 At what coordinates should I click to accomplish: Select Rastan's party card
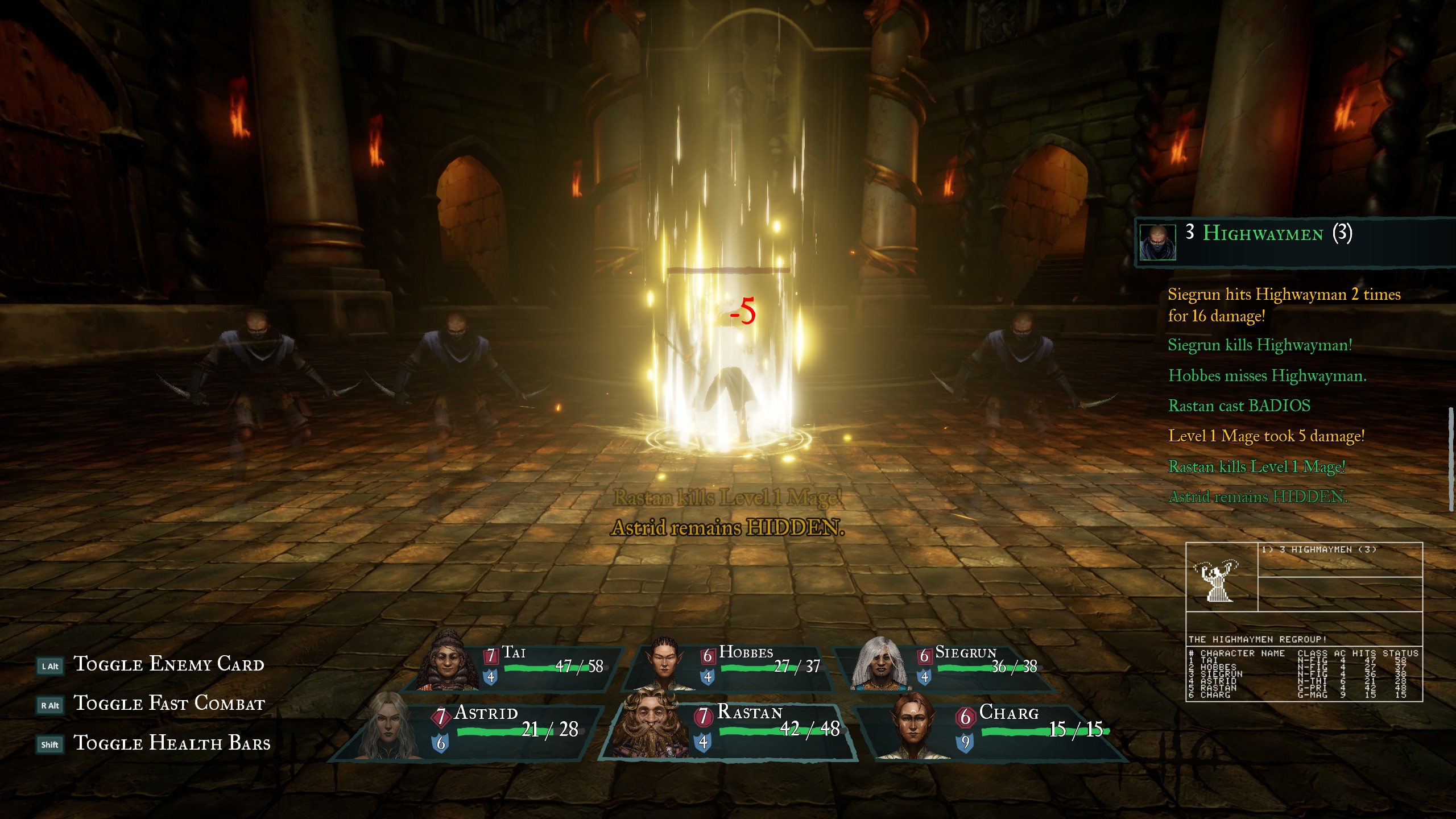point(728,731)
